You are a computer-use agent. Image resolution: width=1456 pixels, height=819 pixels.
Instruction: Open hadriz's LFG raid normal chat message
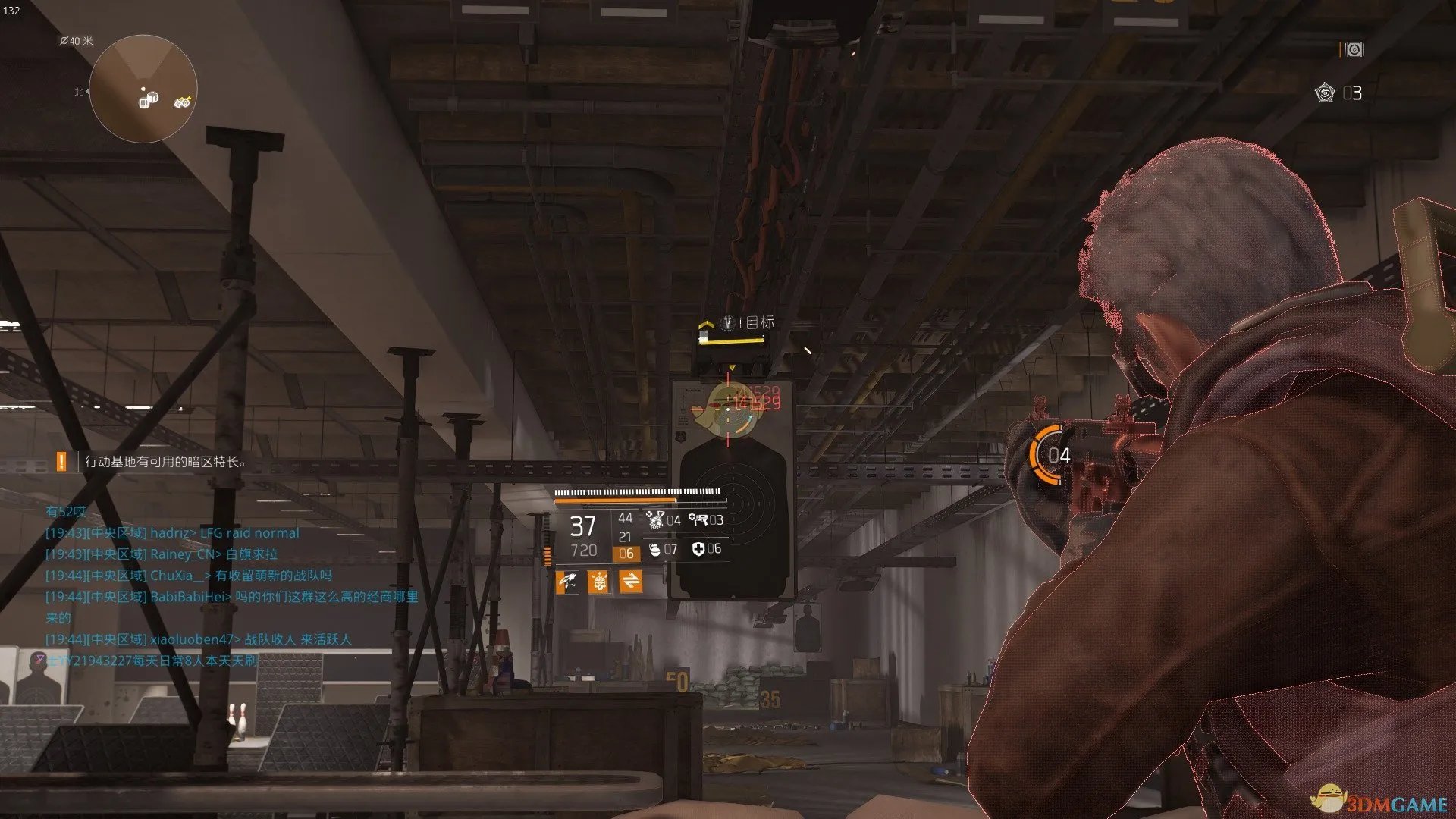tap(172, 533)
